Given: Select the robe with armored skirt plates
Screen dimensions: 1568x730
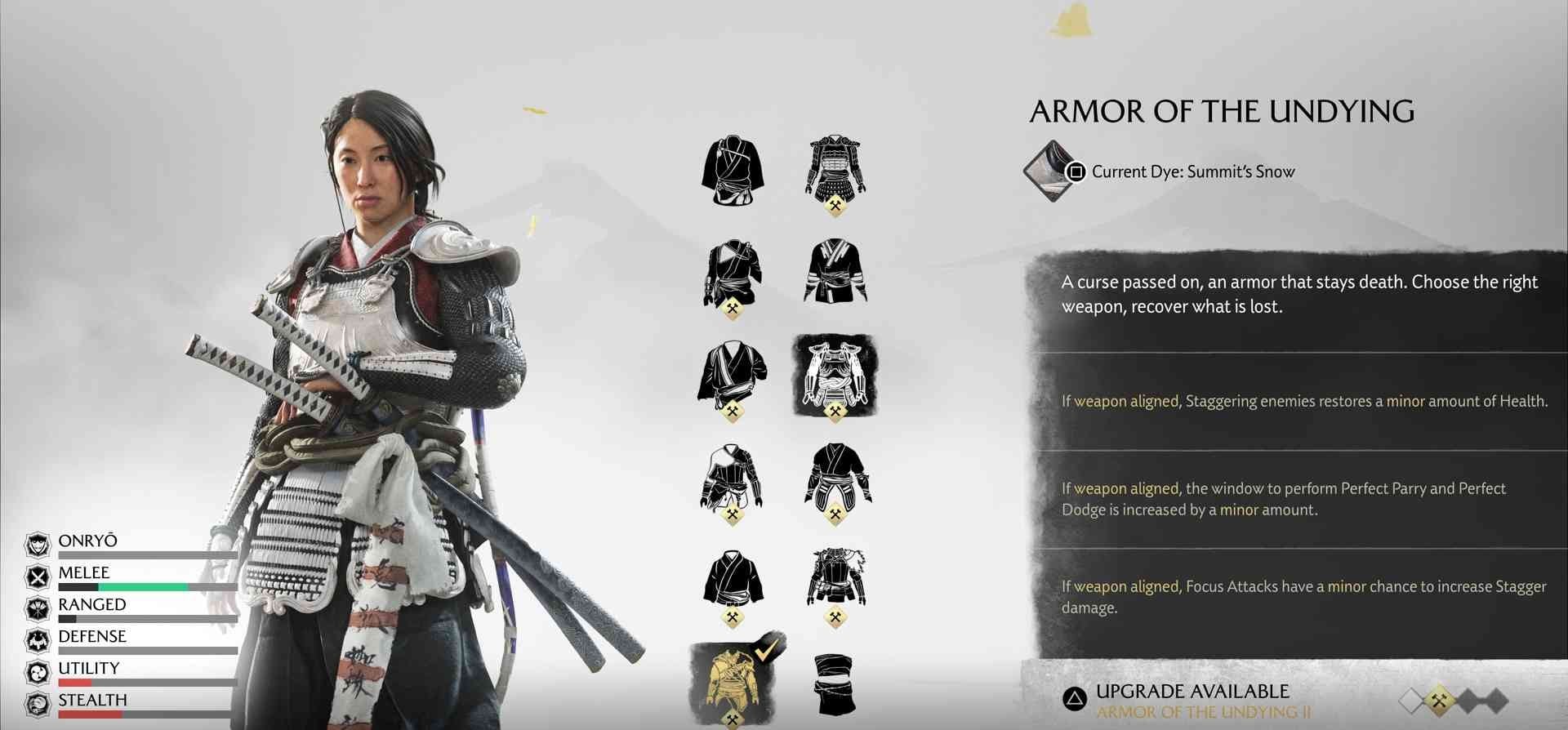Looking at the screenshot, I should tap(835, 476).
